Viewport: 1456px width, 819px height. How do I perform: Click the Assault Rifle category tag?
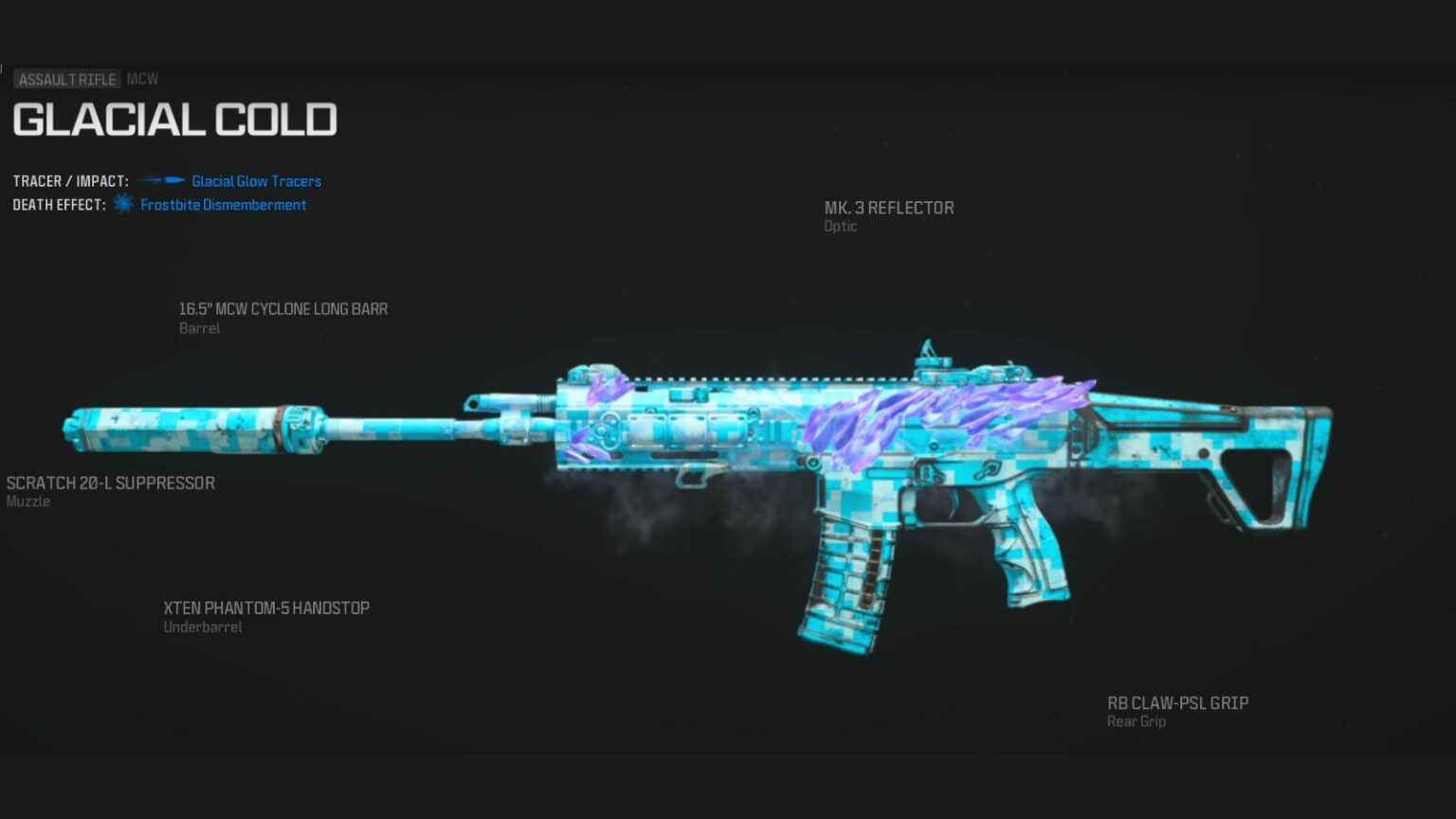pos(67,80)
